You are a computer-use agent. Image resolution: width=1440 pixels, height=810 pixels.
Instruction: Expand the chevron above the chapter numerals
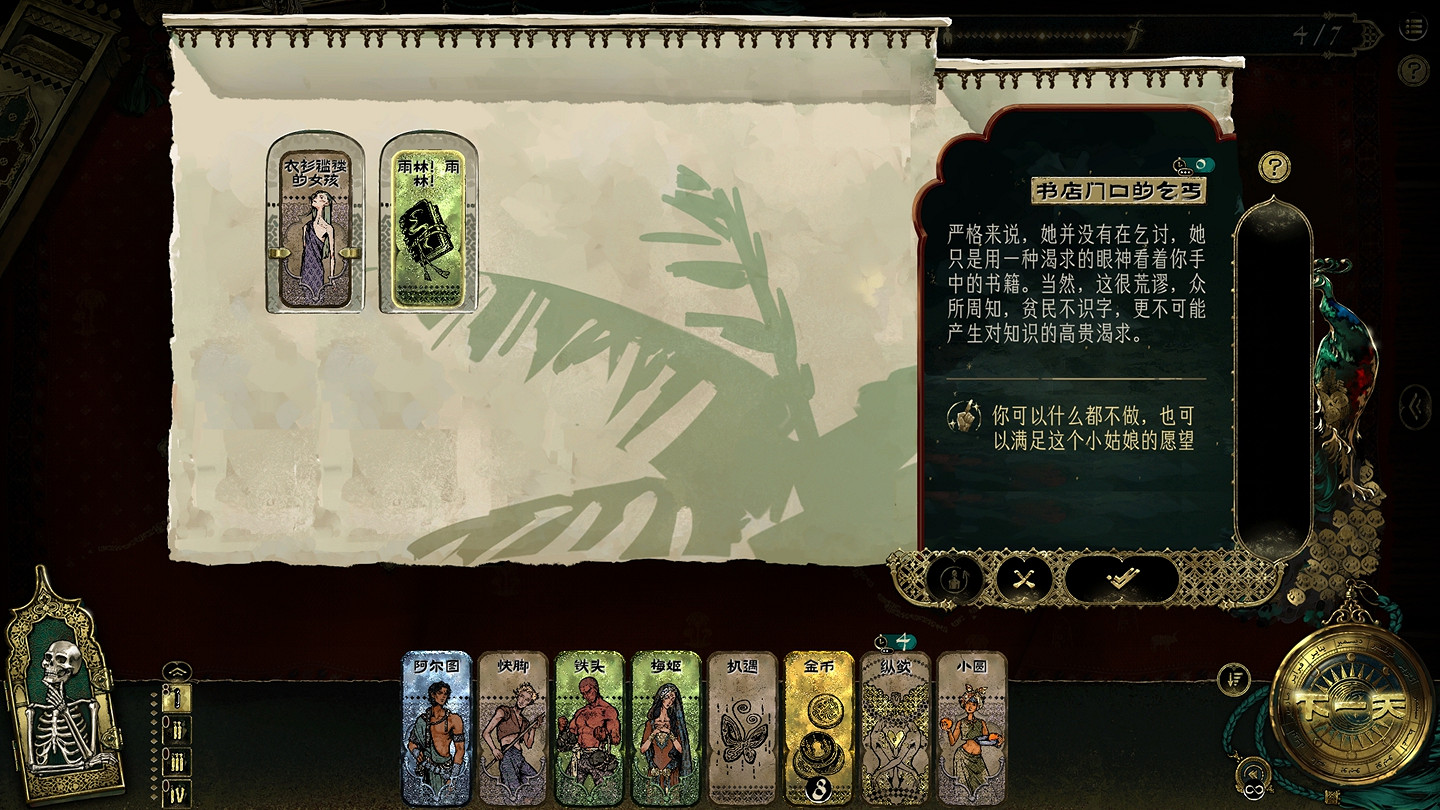tap(177, 672)
